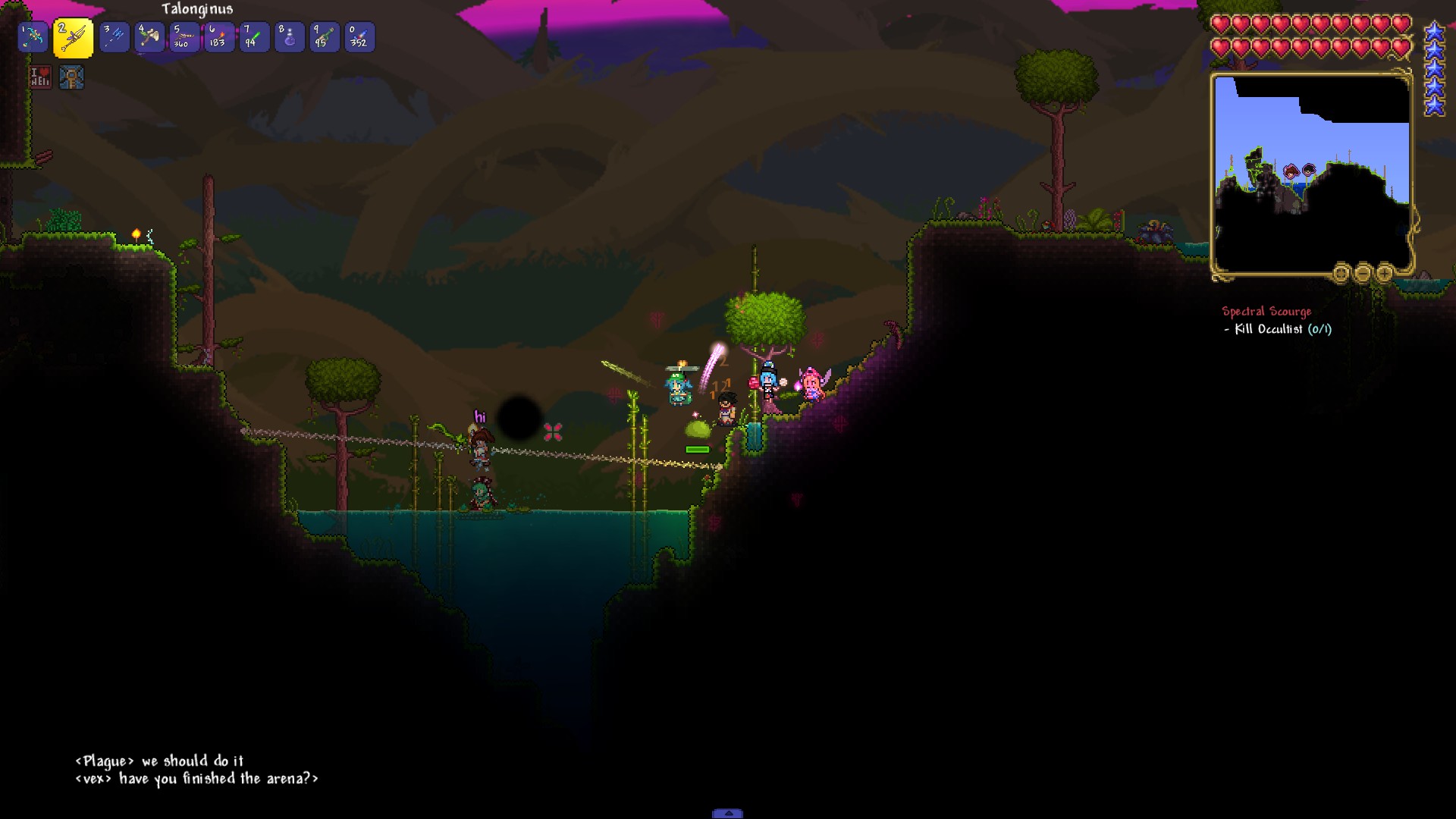Select the bottle stack of 95
The width and height of the screenshot is (1456, 819).
tap(324, 37)
